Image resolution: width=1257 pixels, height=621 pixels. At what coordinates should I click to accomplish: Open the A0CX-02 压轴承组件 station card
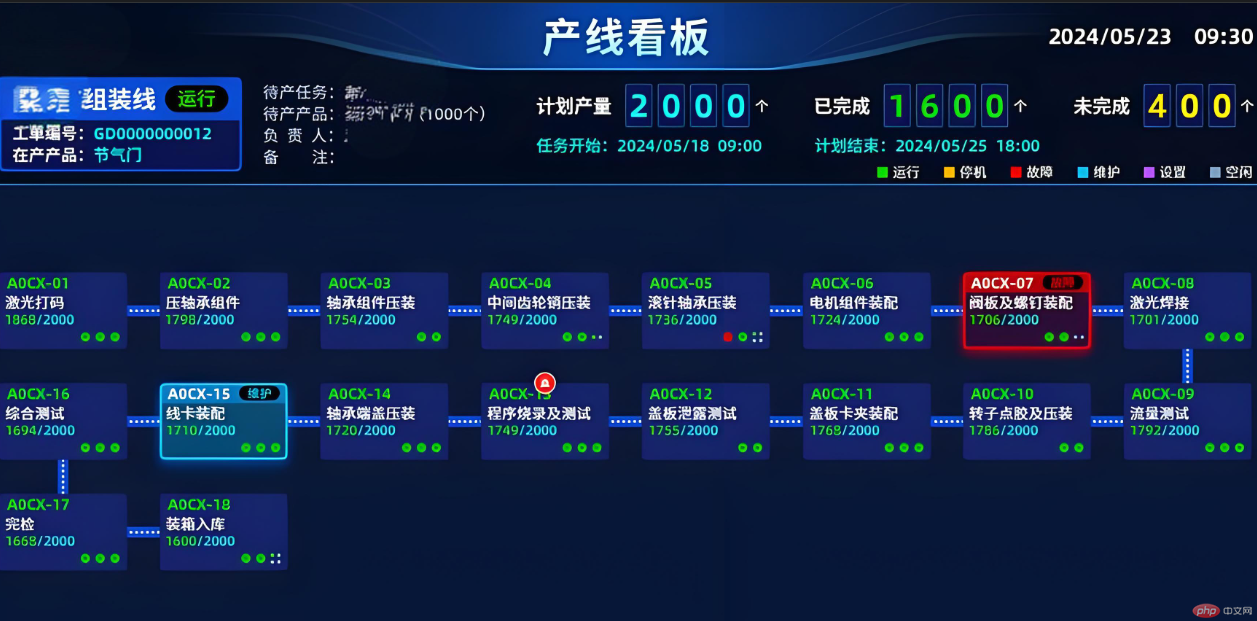(223, 311)
